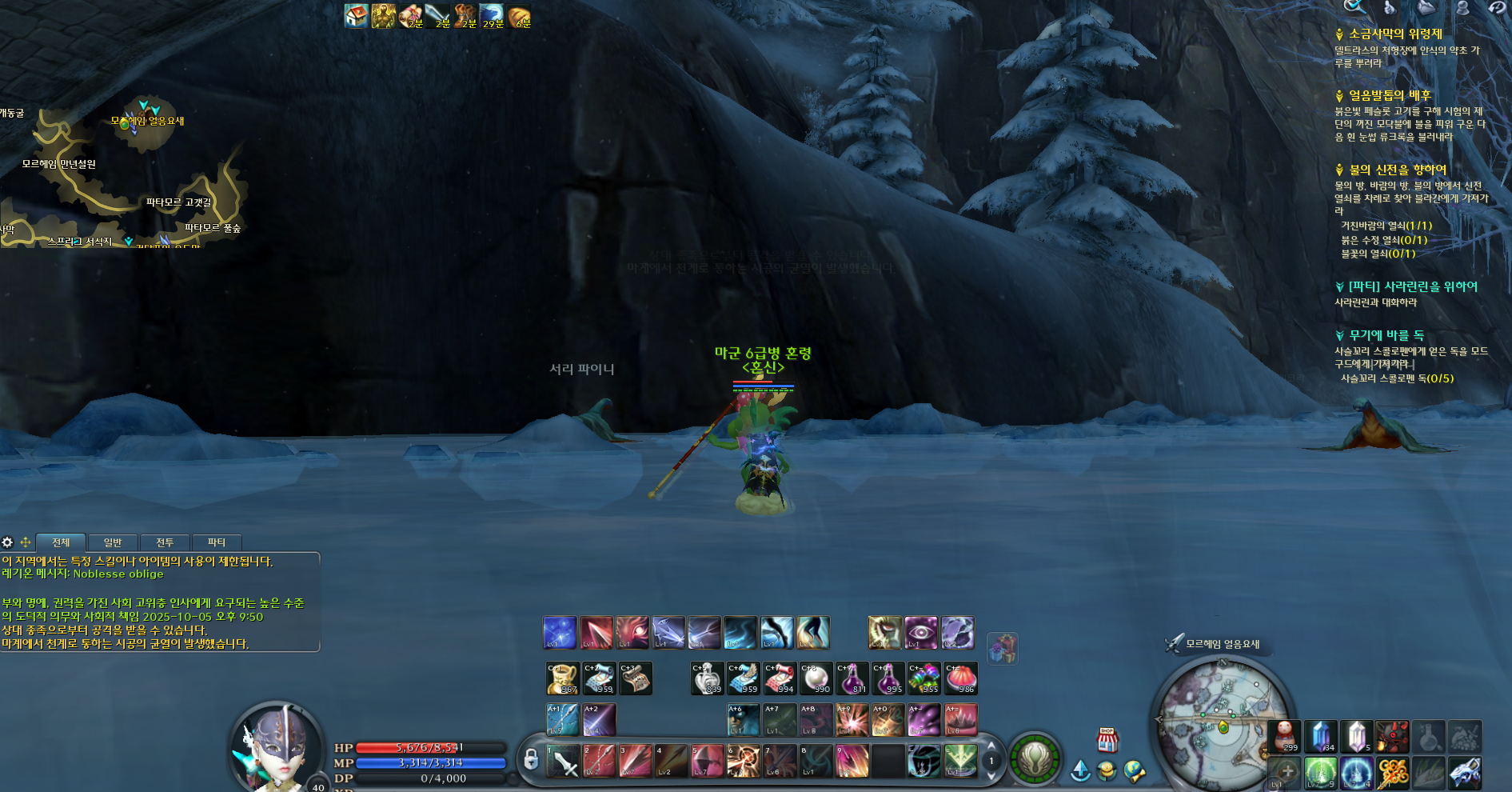Activate the purple eye skill
Viewport: 1512px width, 792px height.
coord(921,633)
